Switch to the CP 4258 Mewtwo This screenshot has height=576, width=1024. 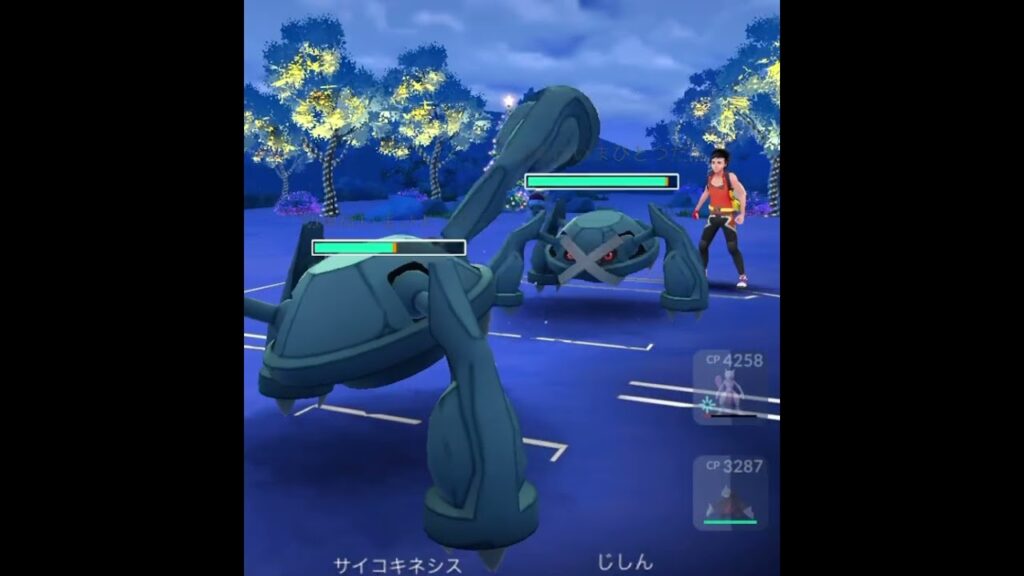[729, 388]
